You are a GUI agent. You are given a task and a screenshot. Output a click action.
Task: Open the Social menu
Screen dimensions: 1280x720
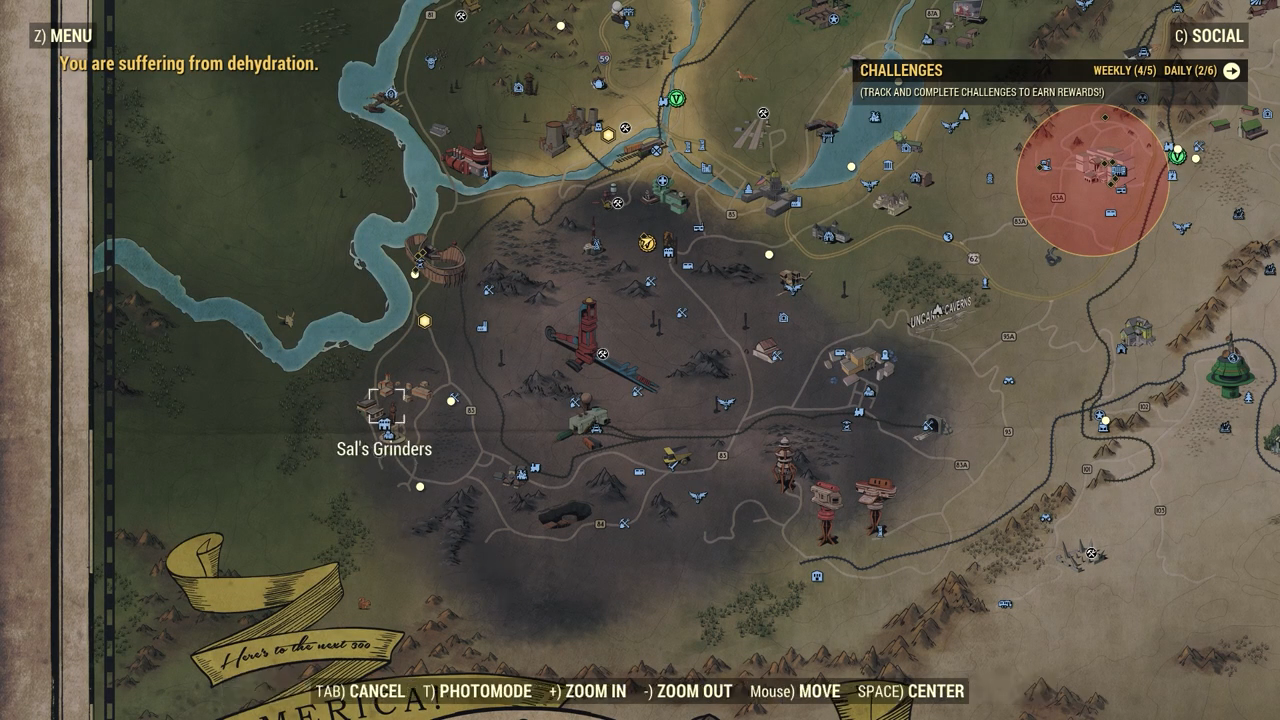pyautogui.click(x=1209, y=36)
